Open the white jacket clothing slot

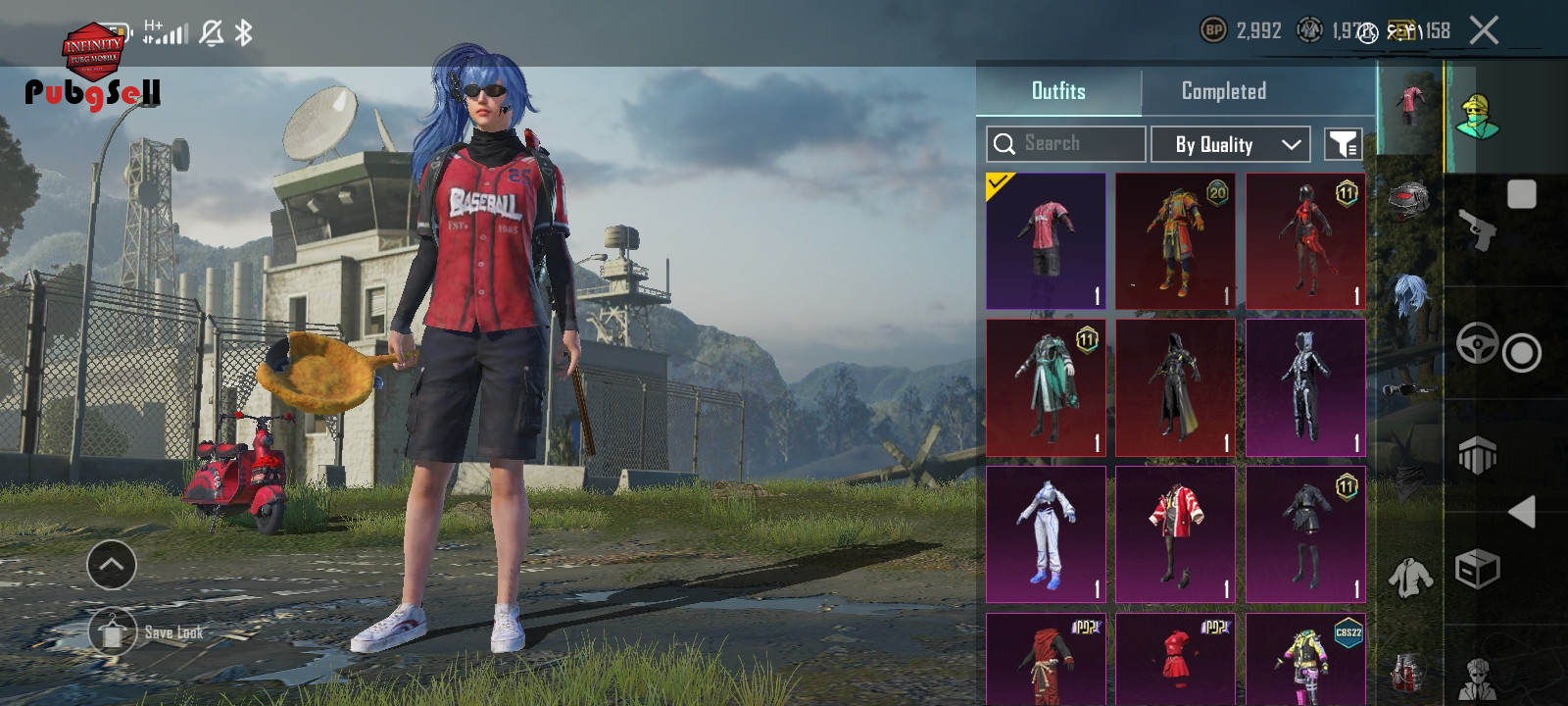1409,577
